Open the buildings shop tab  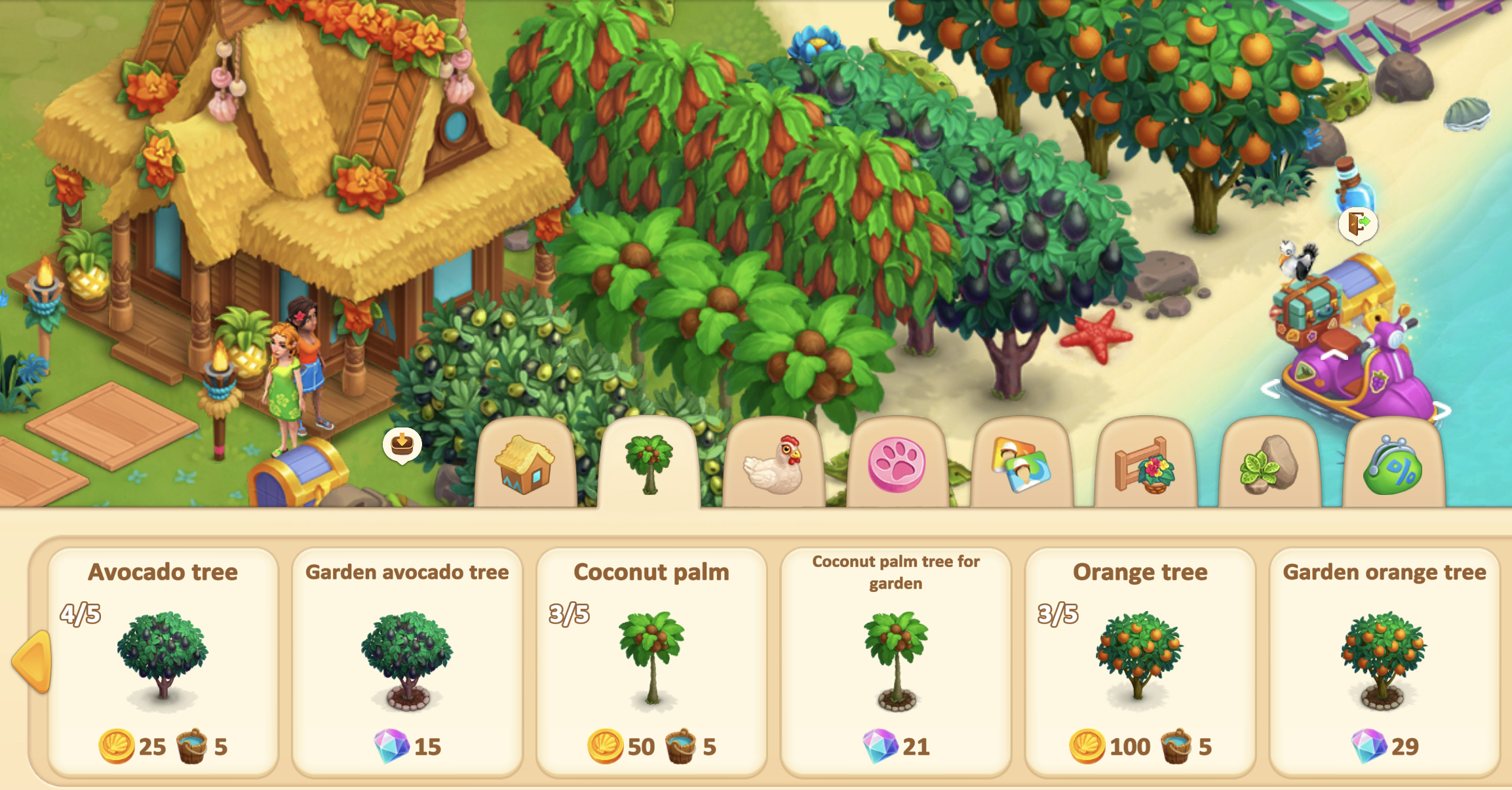click(526, 465)
